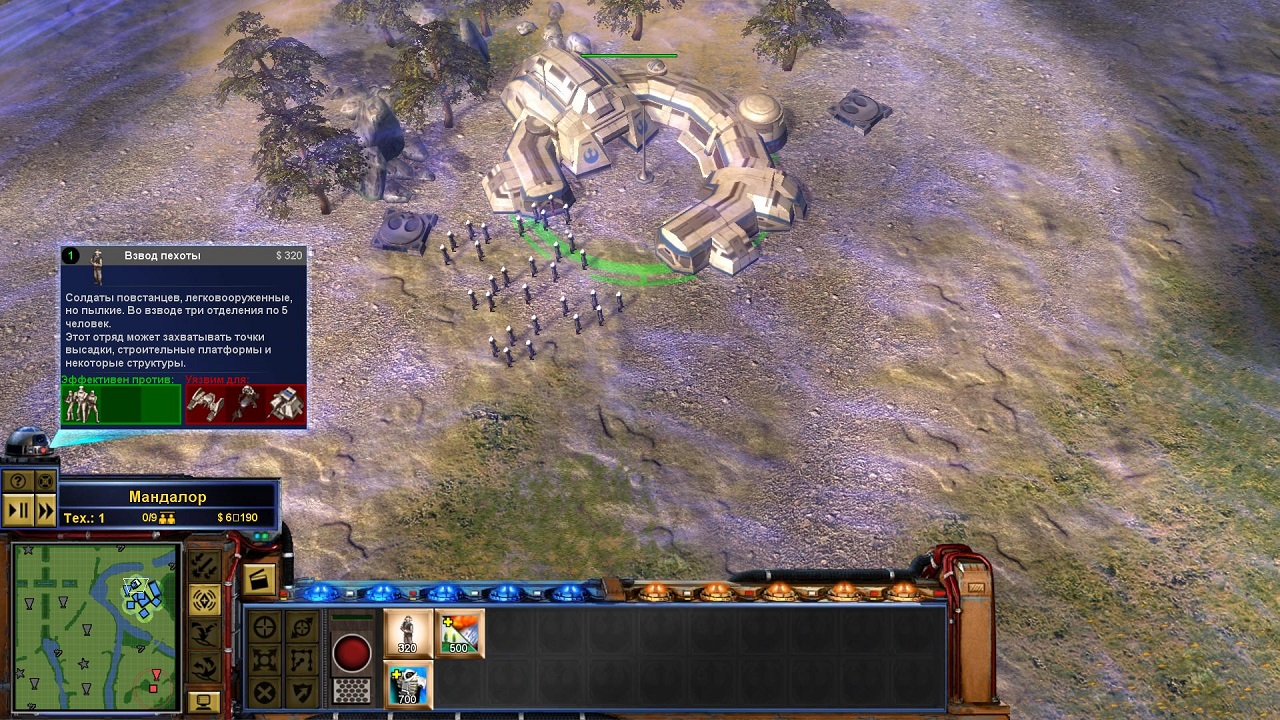The image size is (1280, 720).
Task: Open the question mark help button
Action: [19, 481]
